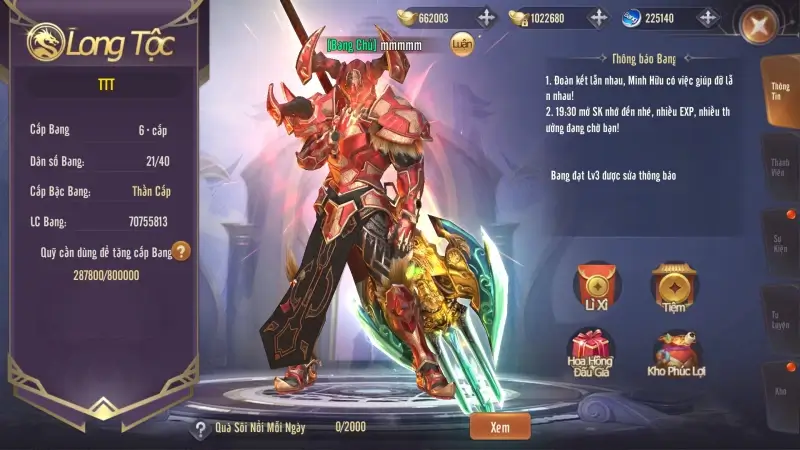This screenshot has height=450, width=800.
Task: Open the Tiệm guild shop
Action: [674, 287]
